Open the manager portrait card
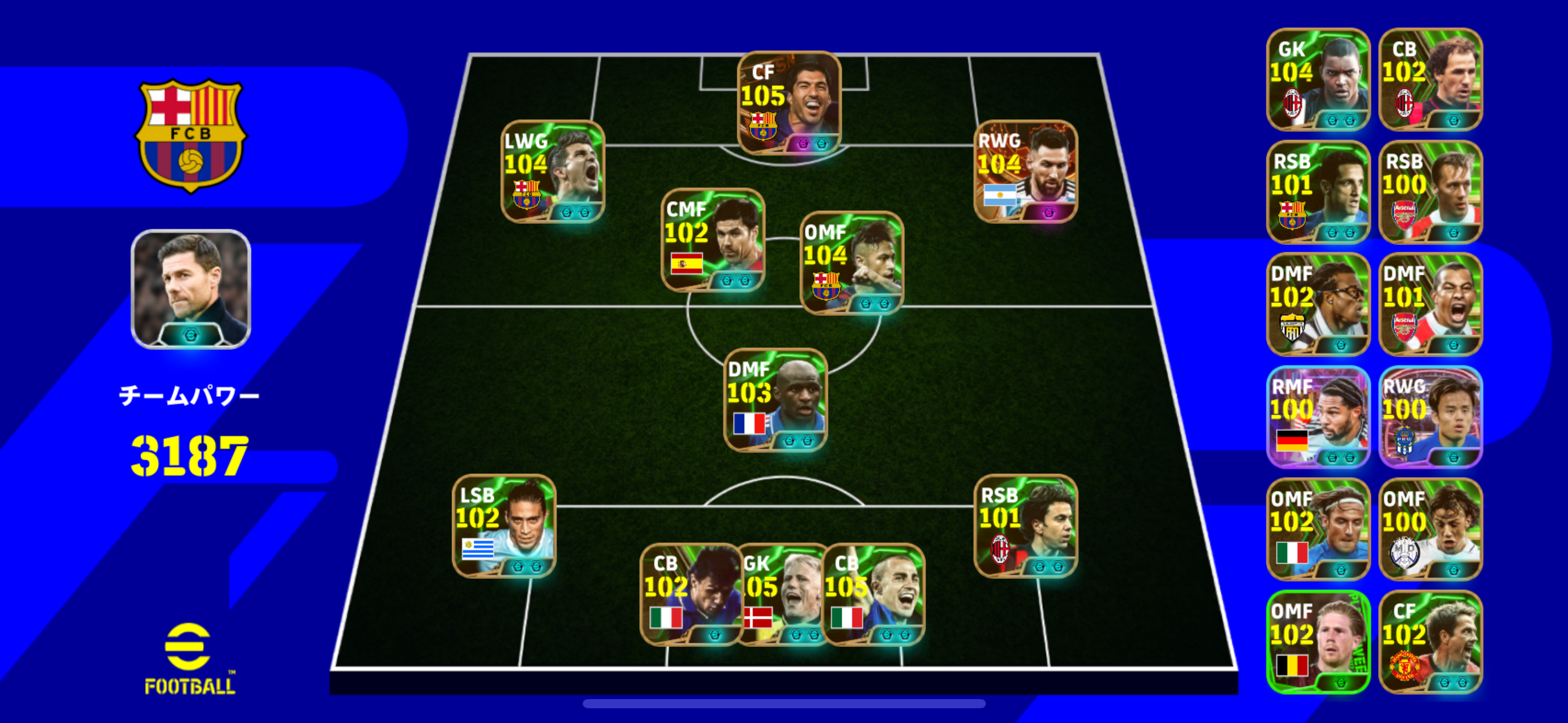 tap(191, 289)
